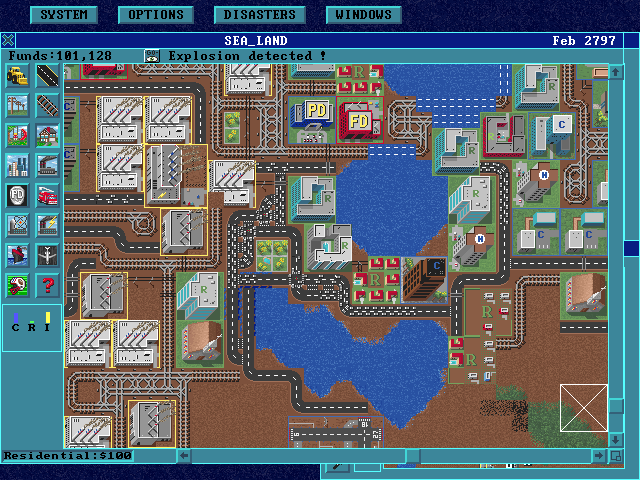Choose the airport tool

(47, 256)
